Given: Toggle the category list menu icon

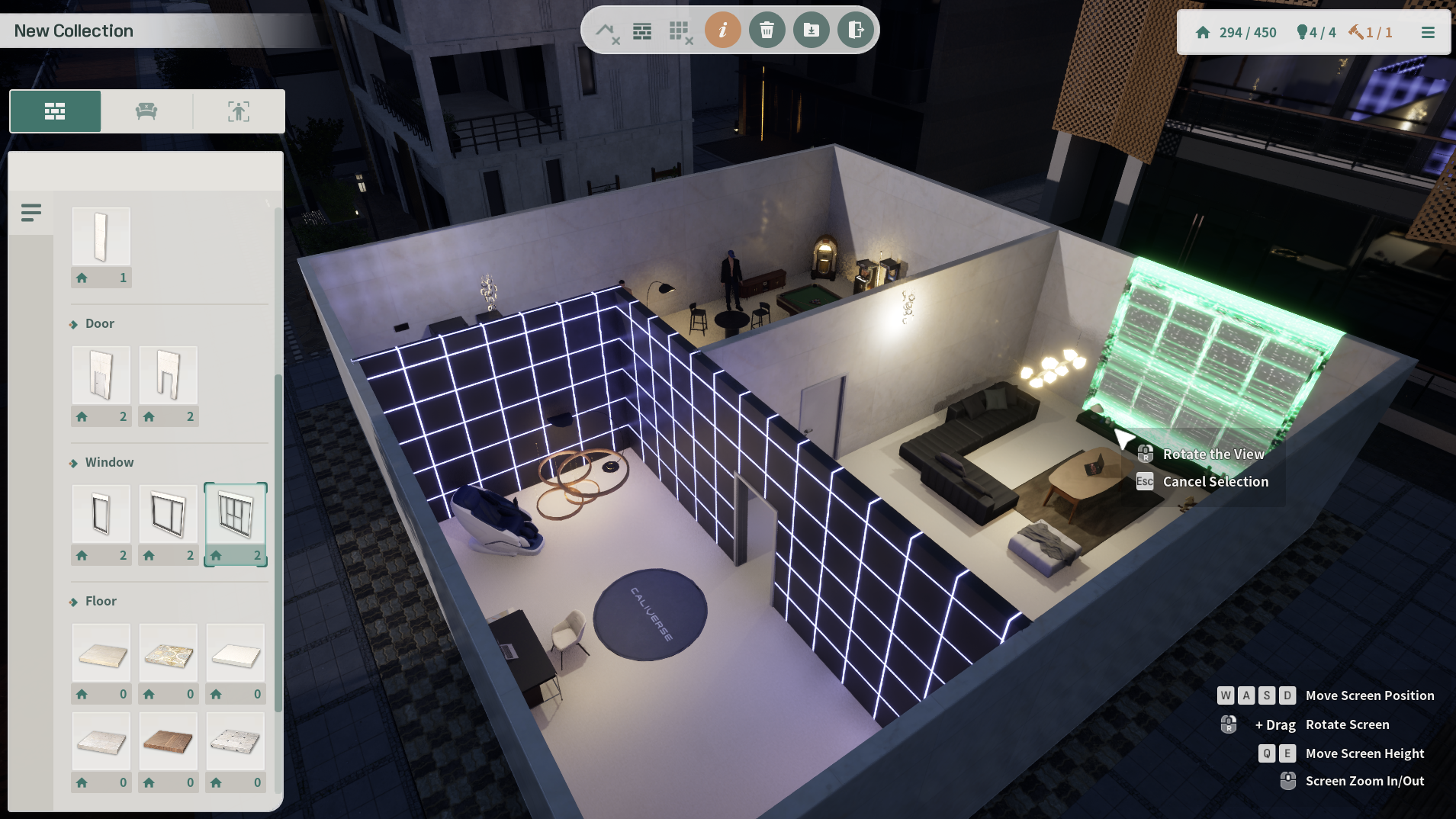Looking at the screenshot, I should pyautogui.click(x=31, y=213).
